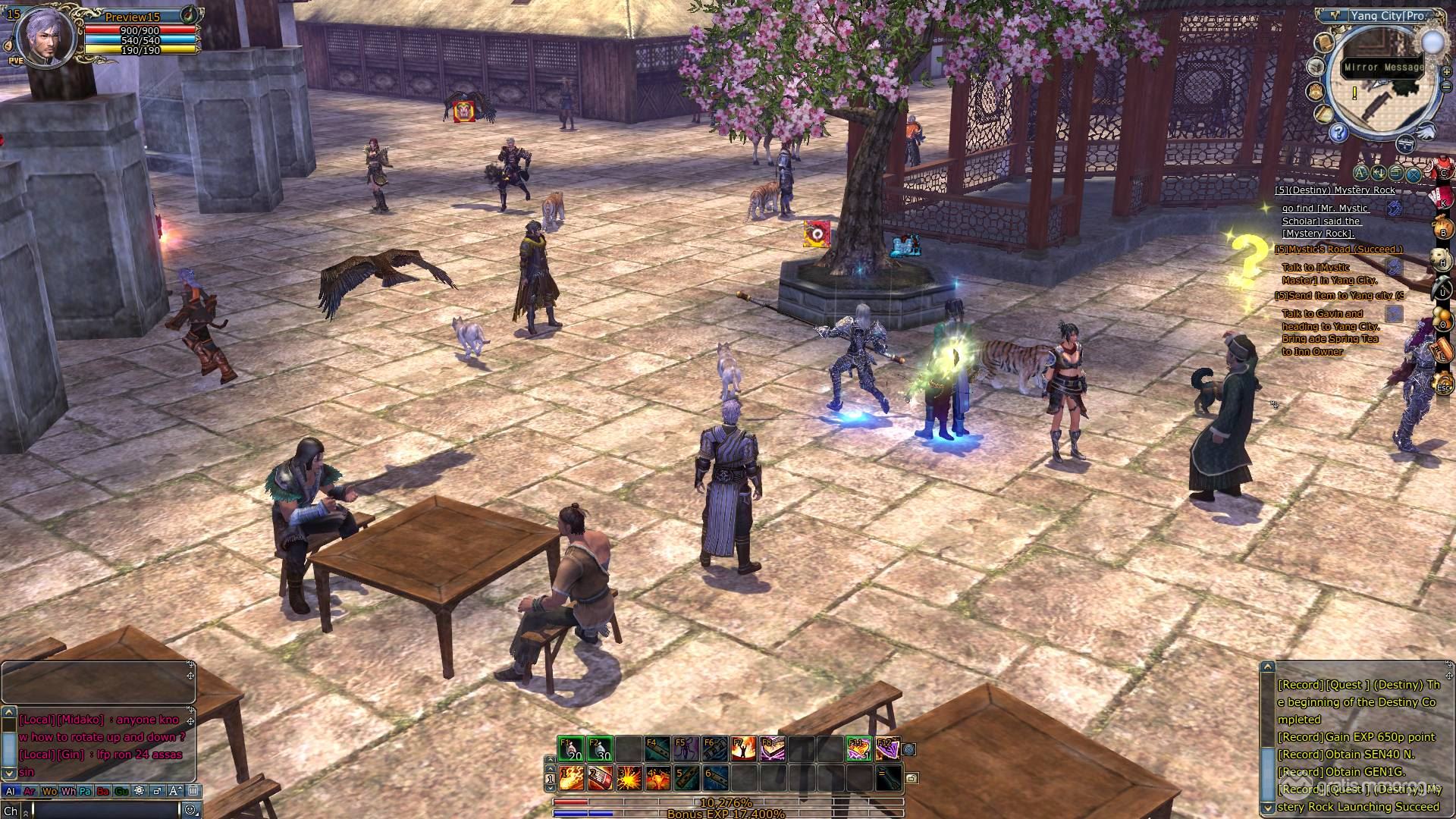
Task: Zoom in the minimap with plus button
Action: [1446, 72]
